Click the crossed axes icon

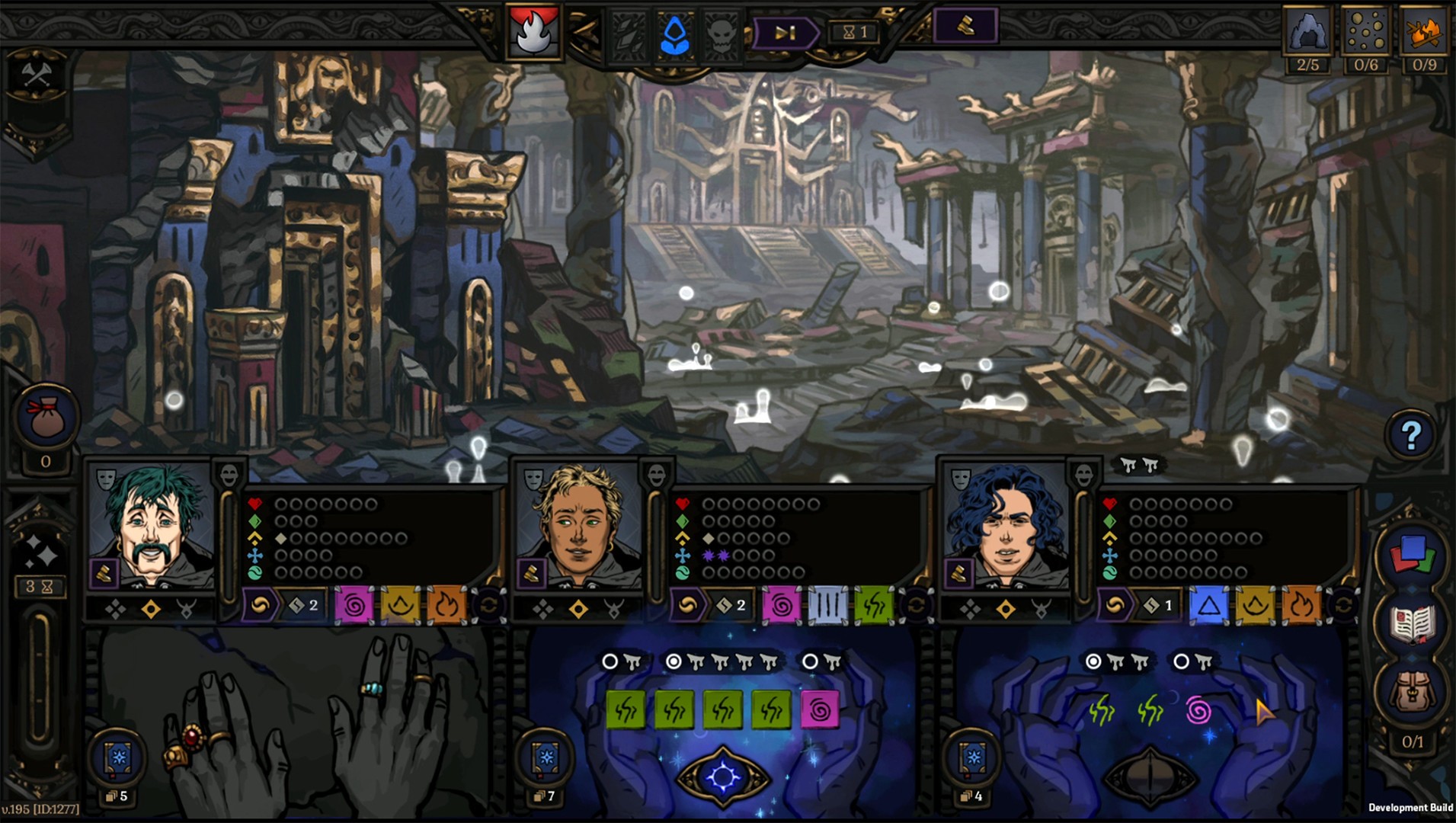pos(37,76)
